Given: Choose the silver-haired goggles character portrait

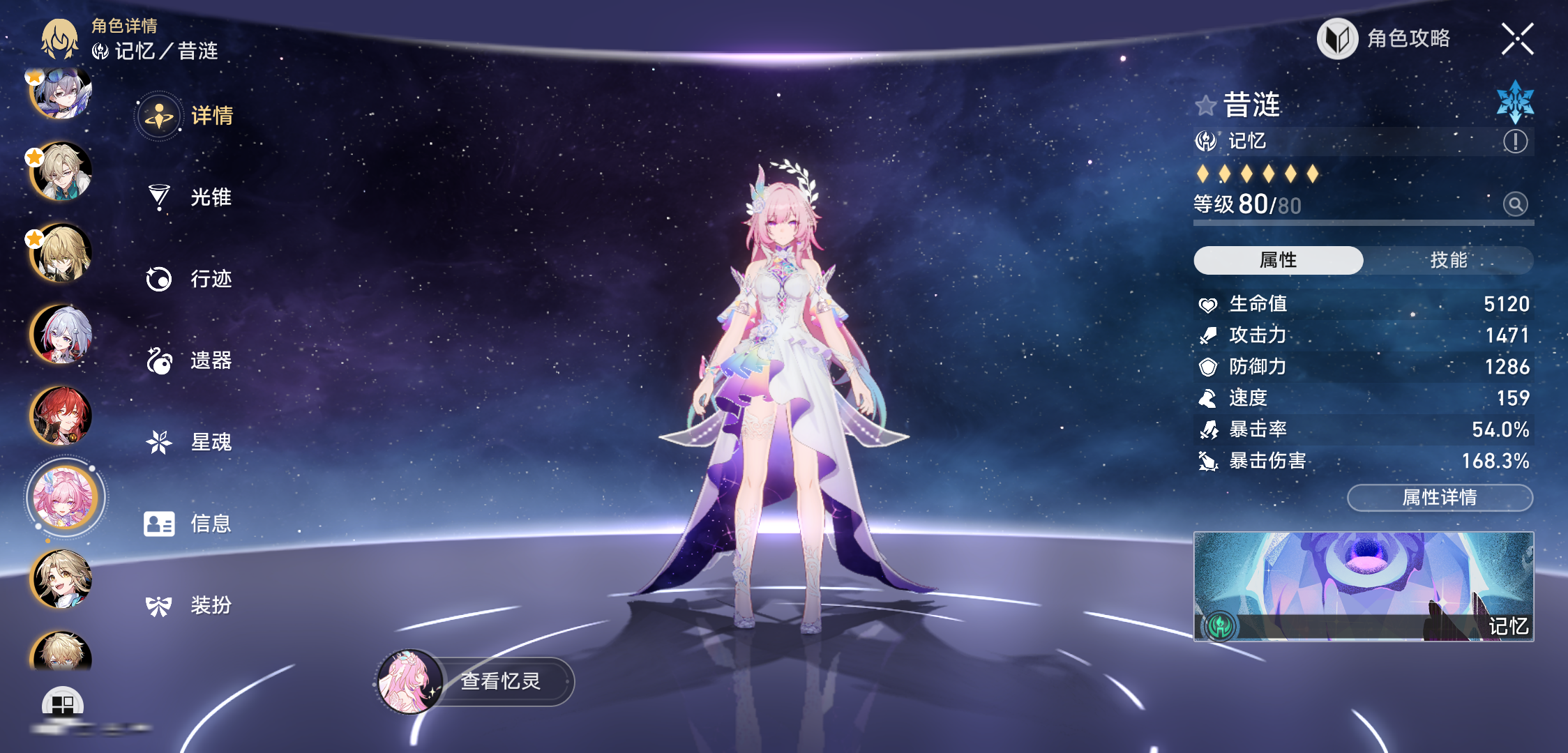Looking at the screenshot, I should [x=61, y=93].
